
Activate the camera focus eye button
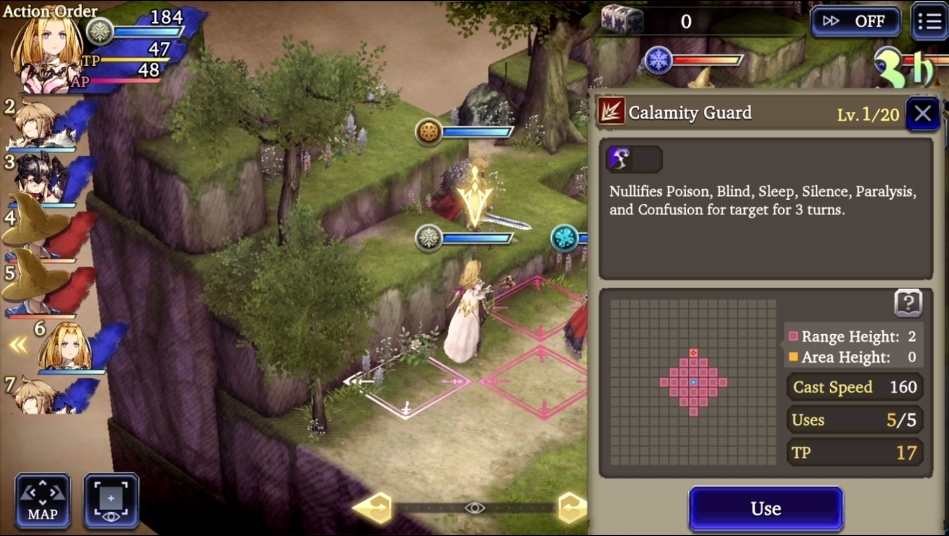click(x=111, y=501)
